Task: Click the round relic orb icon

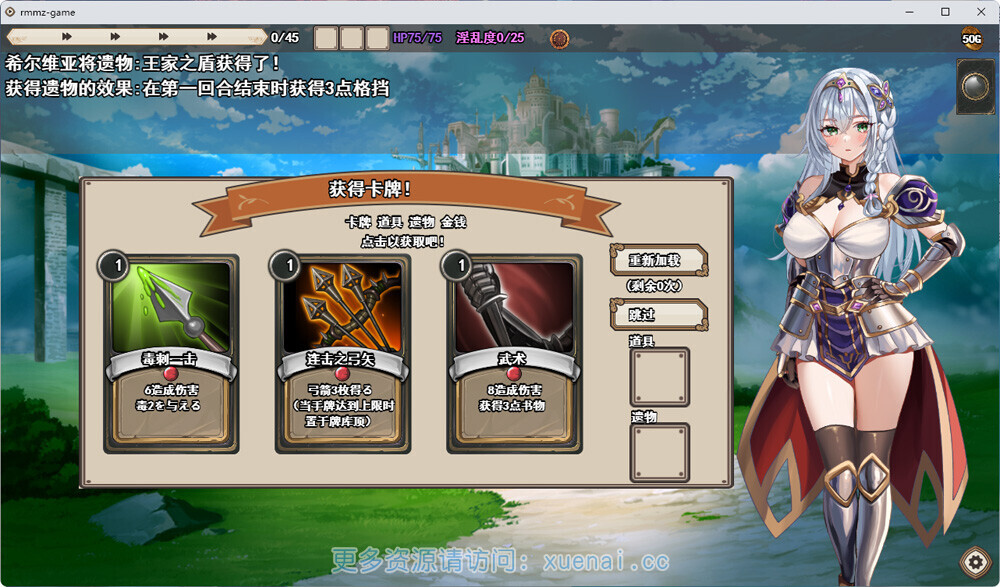Action: (x=975, y=87)
